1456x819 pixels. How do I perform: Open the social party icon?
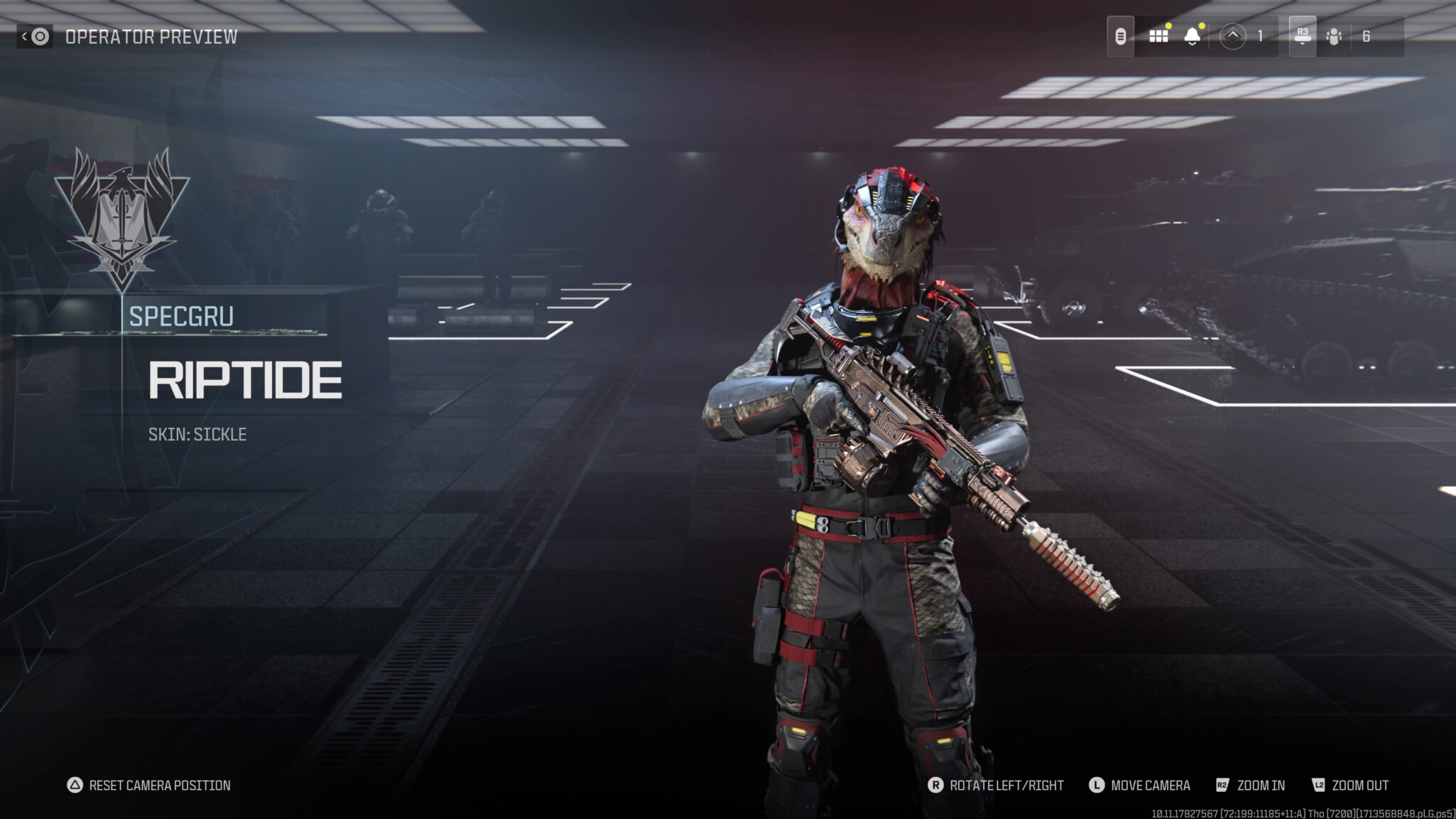click(x=1334, y=36)
